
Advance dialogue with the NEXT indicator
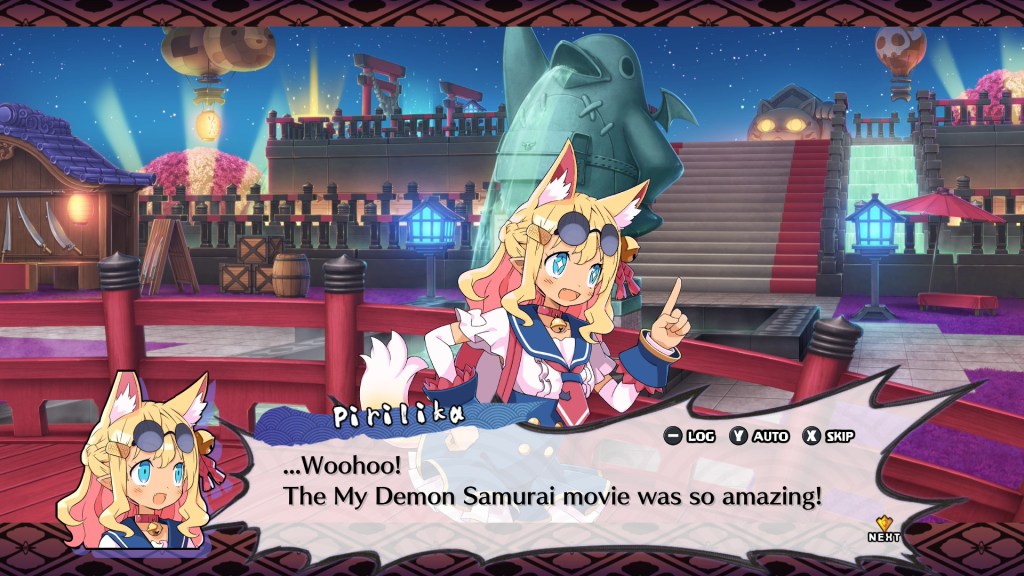(x=884, y=528)
